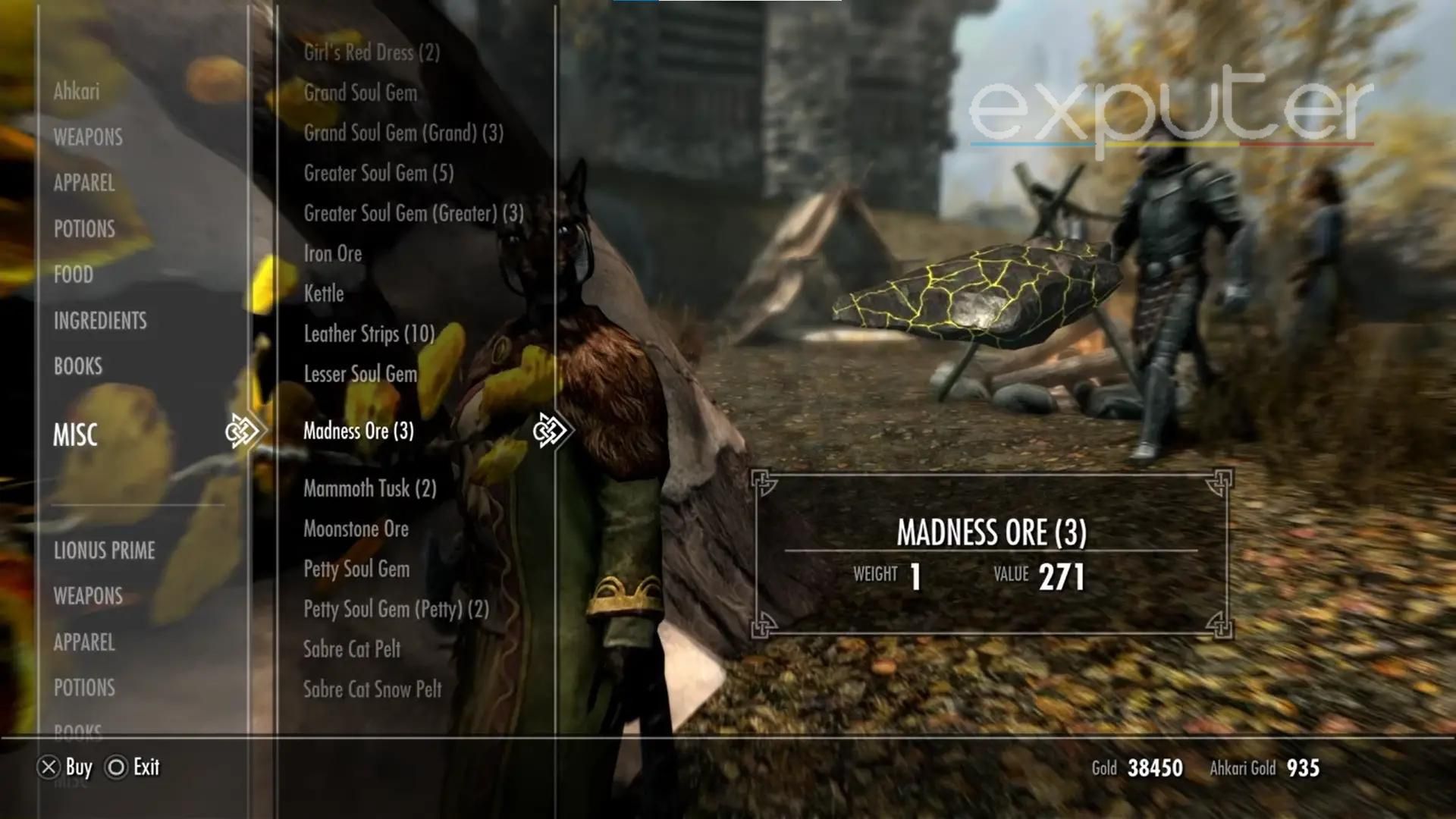Viewport: 1456px width, 819px height.
Task: Switch to Ahkari's WEAPONS category
Action: tap(87, 137)
